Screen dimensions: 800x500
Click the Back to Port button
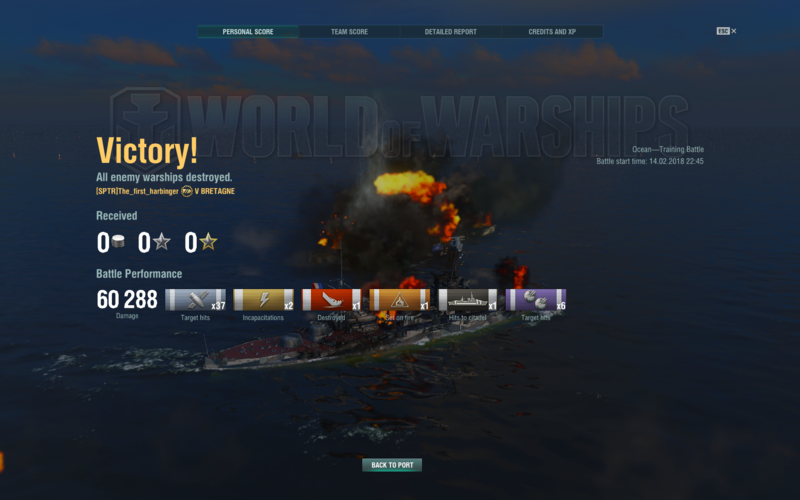click(392, 465)
